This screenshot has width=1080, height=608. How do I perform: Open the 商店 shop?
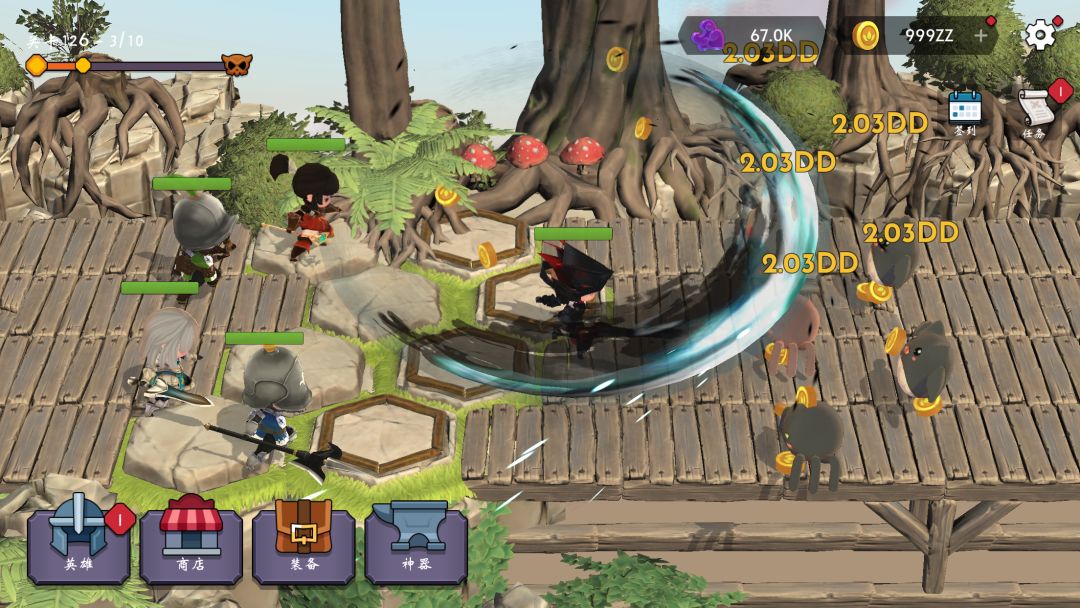coord(190,542)
